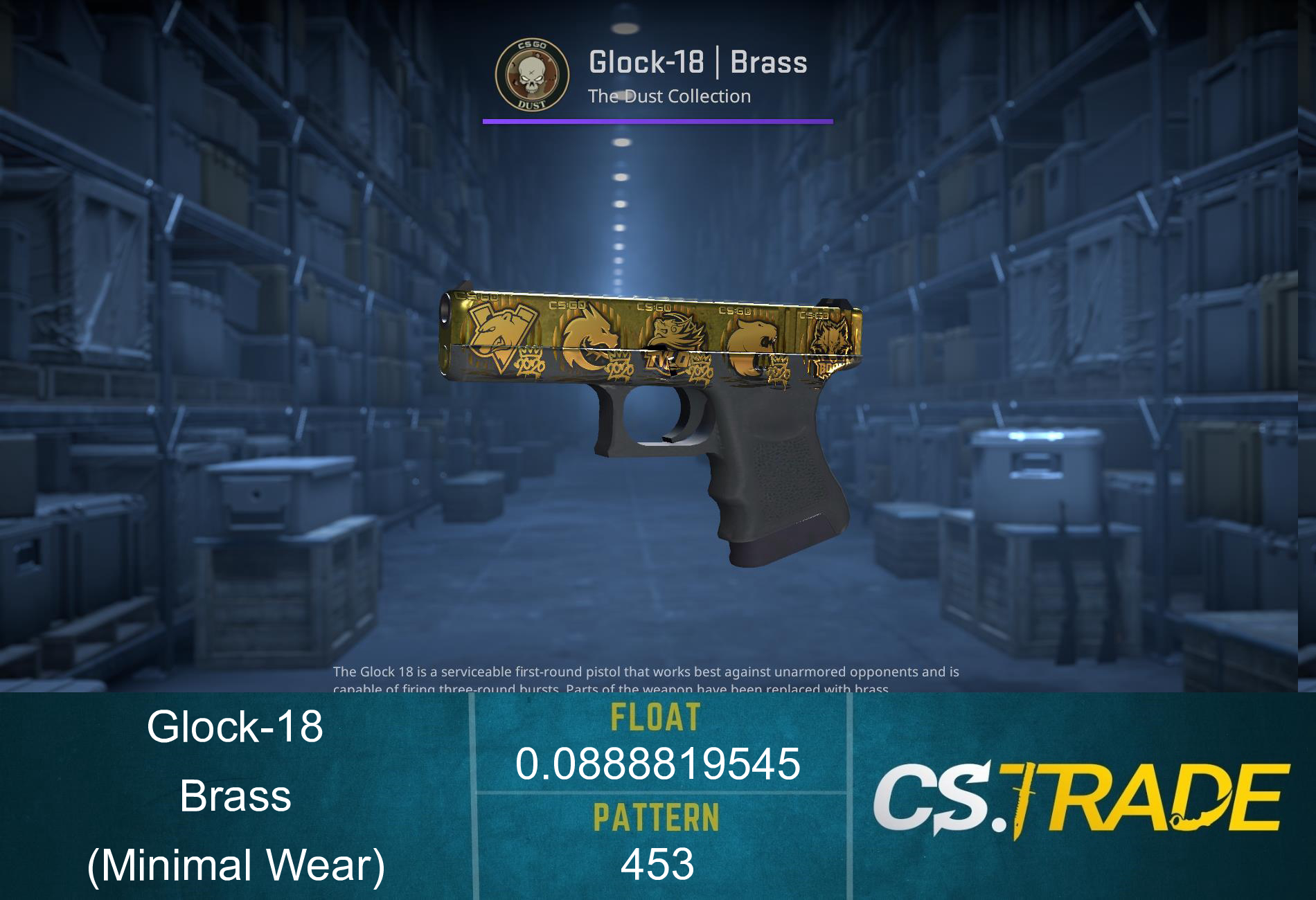Screen dimensions: 1316x900
Task: Click the 2020 crown graffiti stamp
Action: (531, 362)
